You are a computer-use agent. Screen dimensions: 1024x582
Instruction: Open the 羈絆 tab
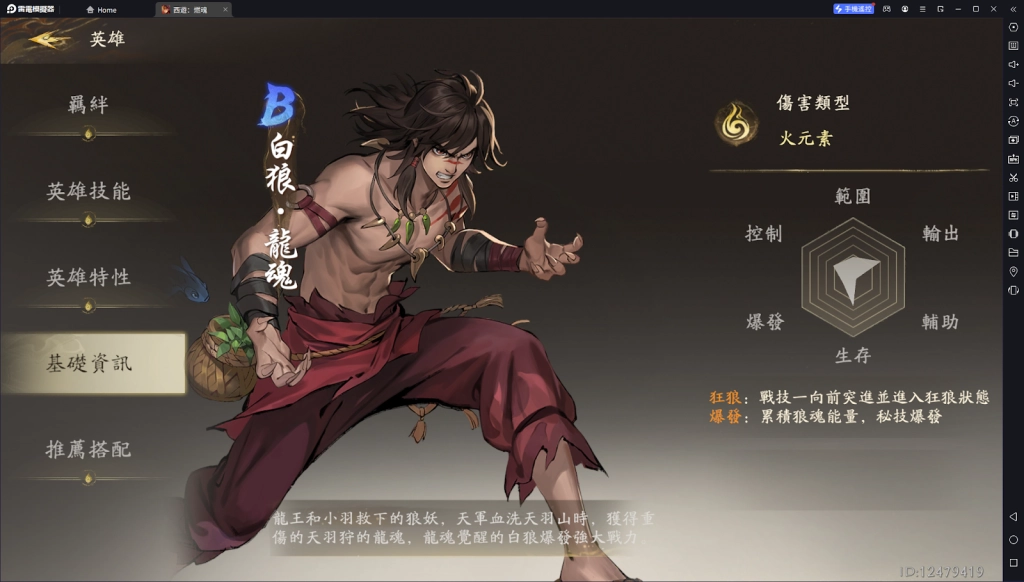(88, 105)
